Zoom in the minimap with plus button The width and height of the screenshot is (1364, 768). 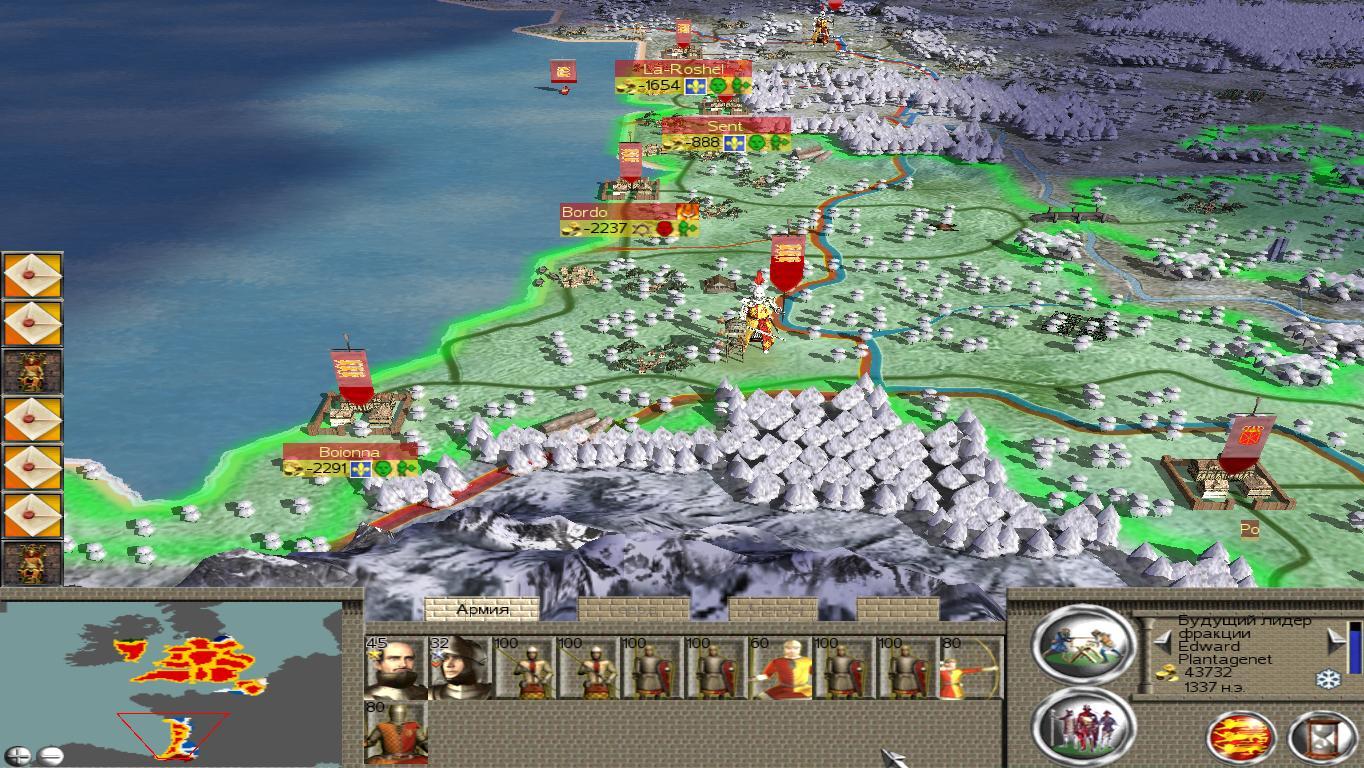pyautogui.click(x=17, y=755)
